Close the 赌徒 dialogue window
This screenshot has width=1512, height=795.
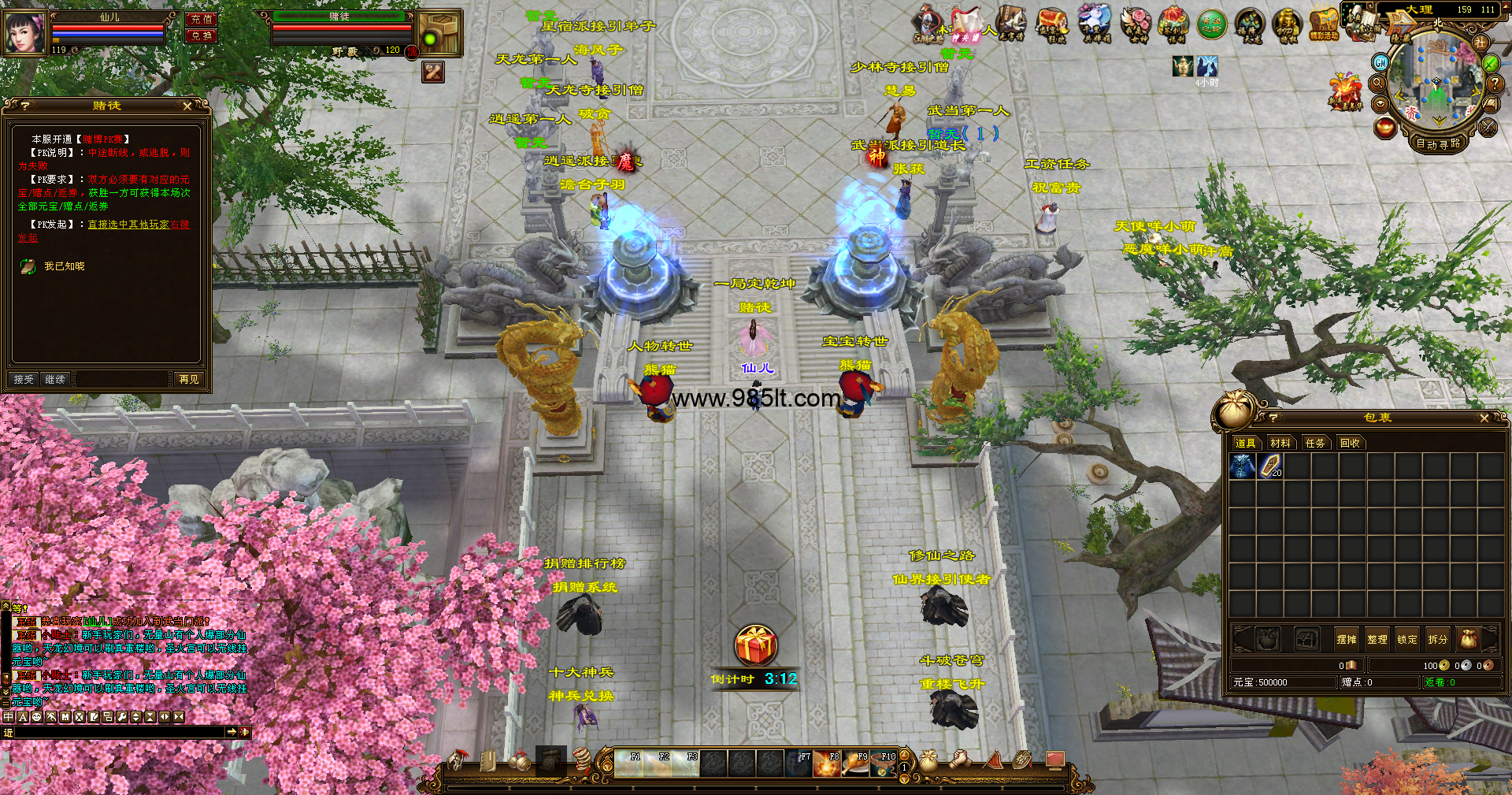187,106
